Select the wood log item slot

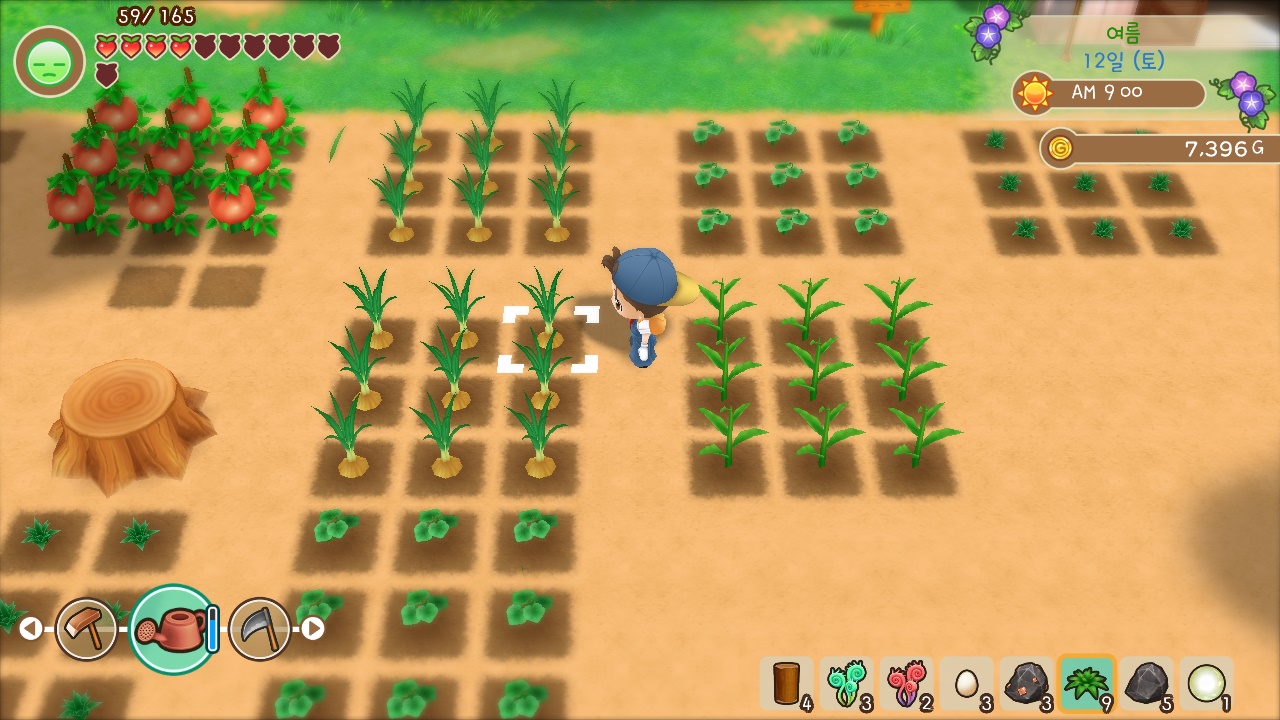787,684
